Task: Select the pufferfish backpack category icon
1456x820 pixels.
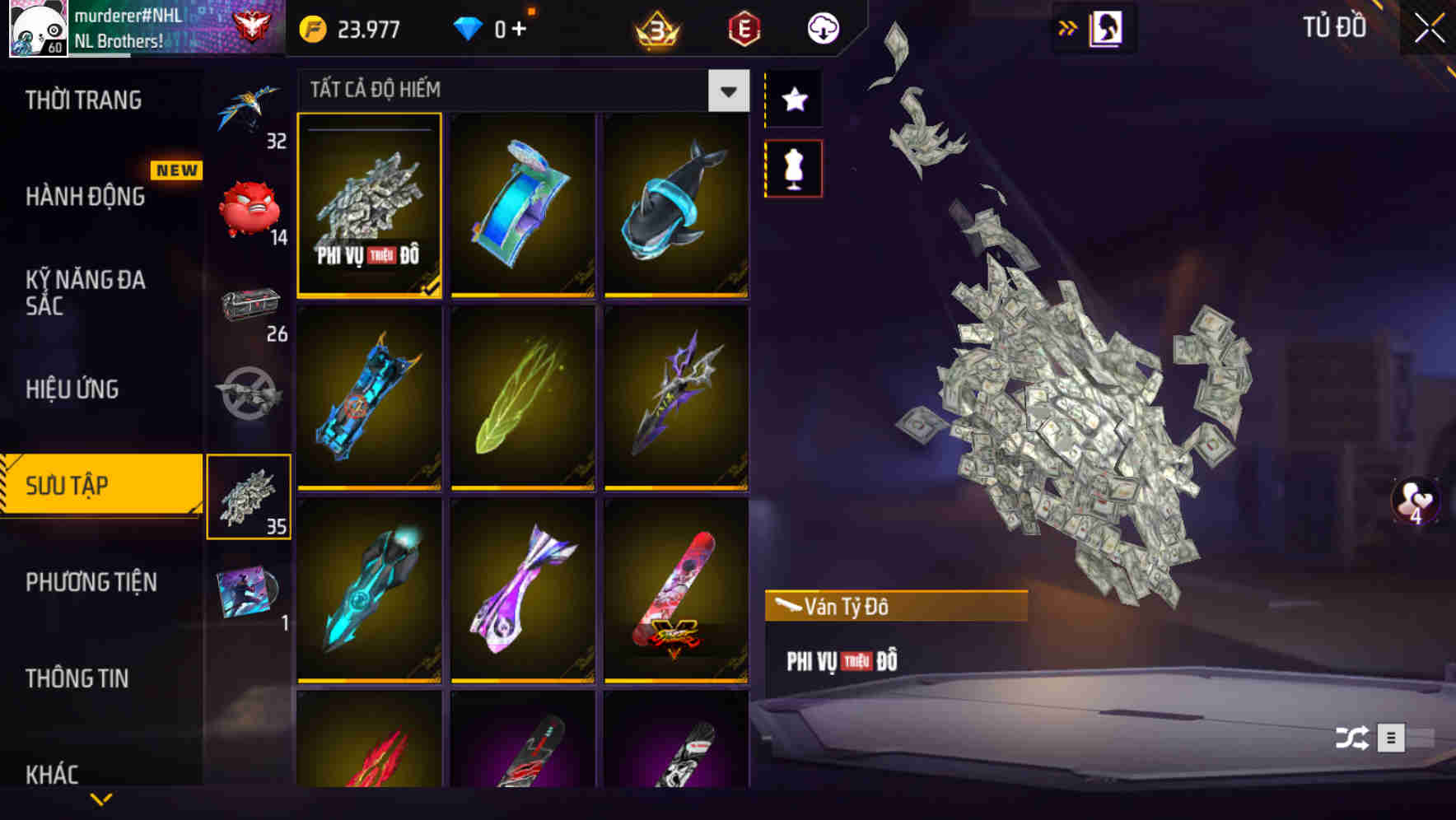Action: pos(248,206)
